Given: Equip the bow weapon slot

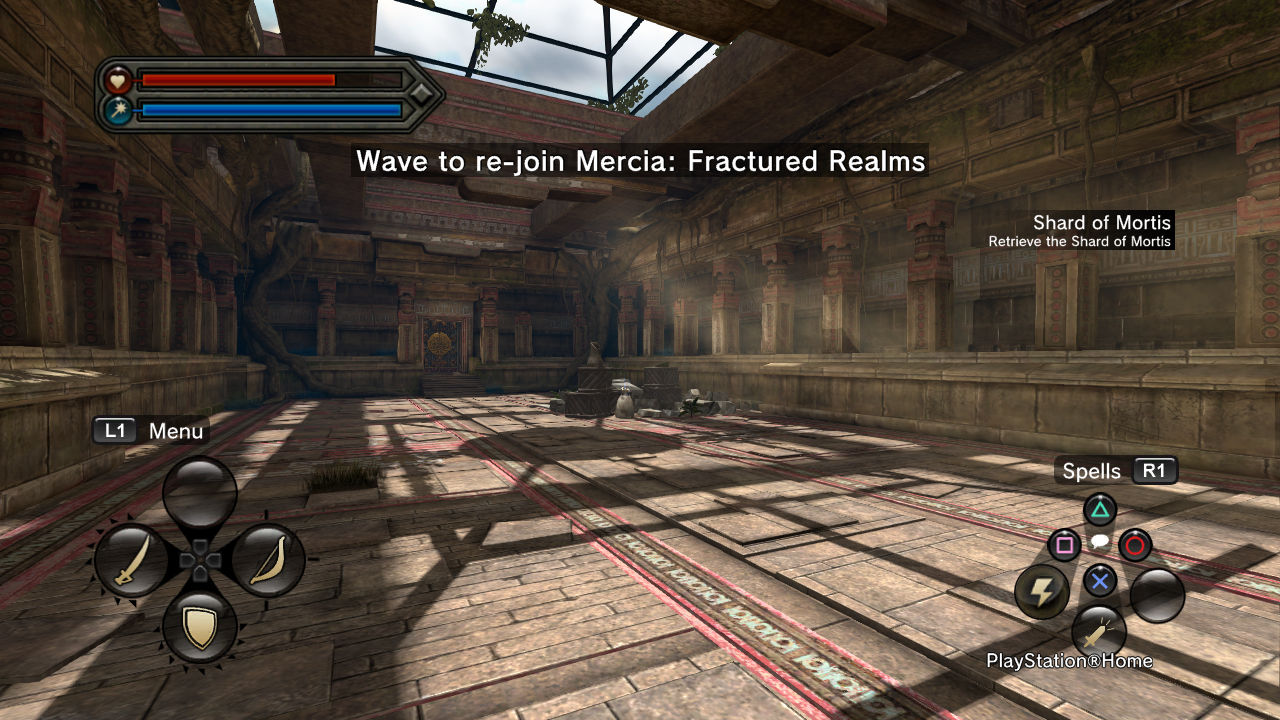Looking at the screenshot, I should tap(267, 560).
